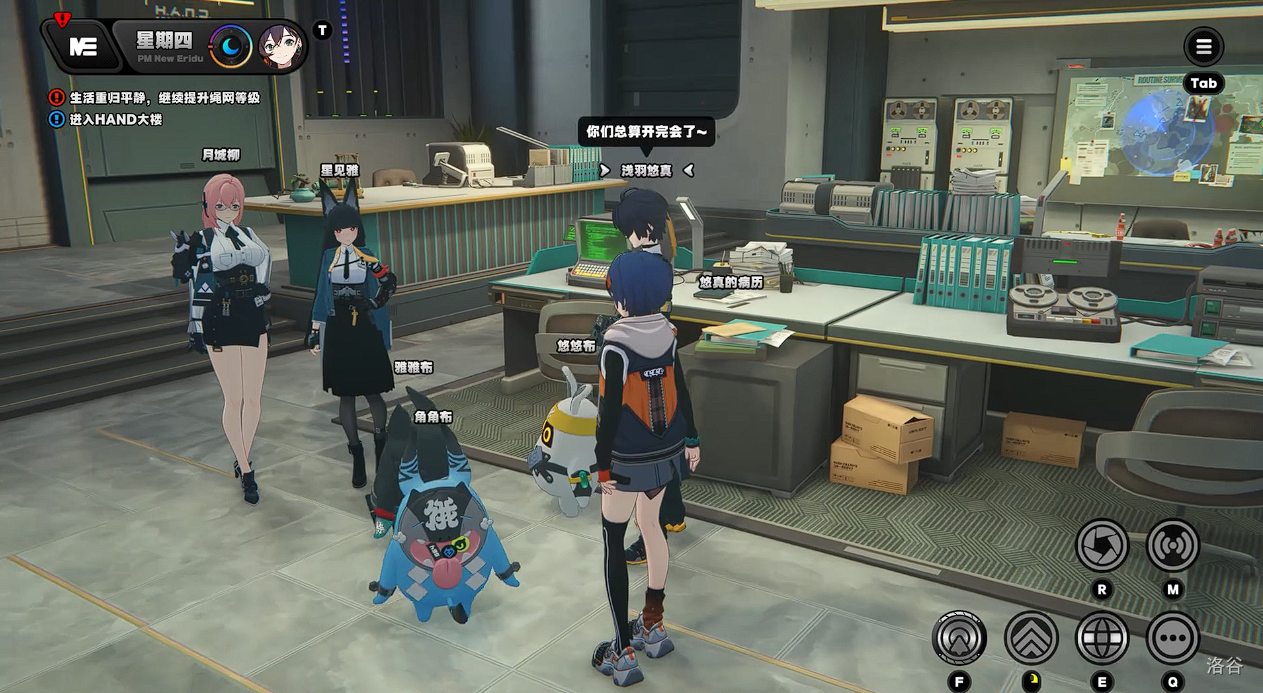
Task: Click the left-pointing arrow beside 浅羽悠真
Action: [689, 171]
